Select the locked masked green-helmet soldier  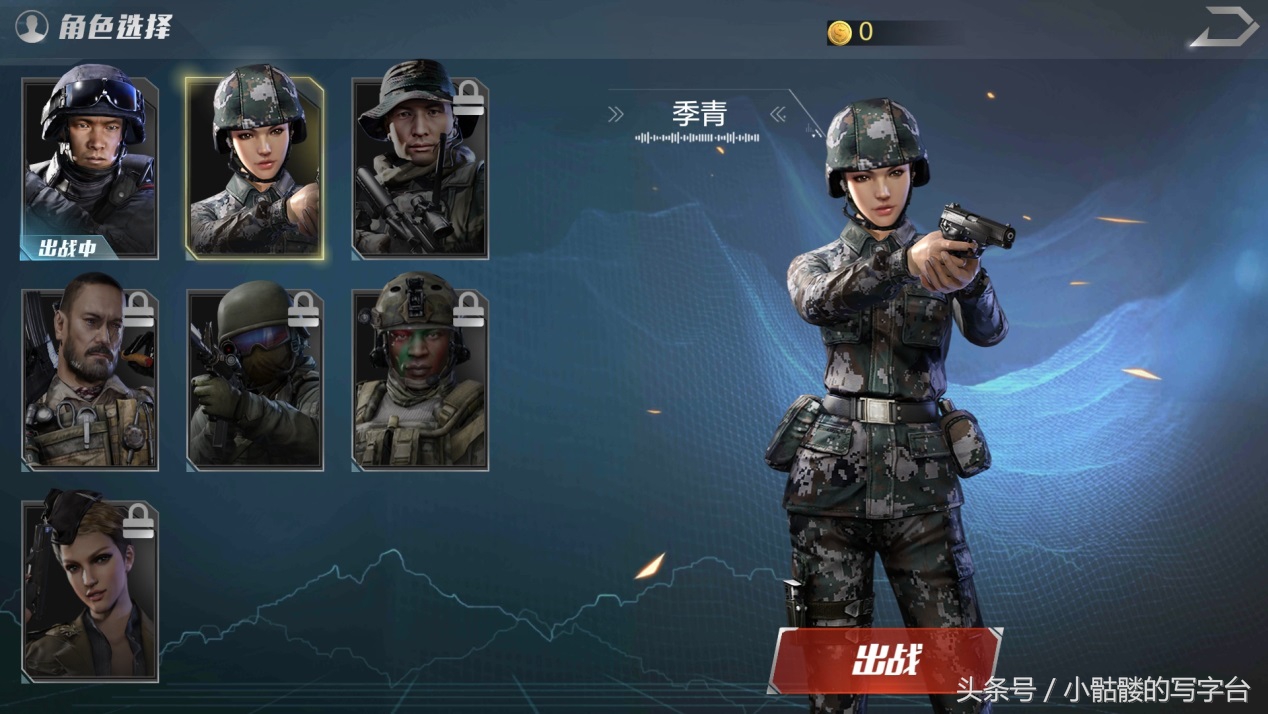click(x=255, y=380)
